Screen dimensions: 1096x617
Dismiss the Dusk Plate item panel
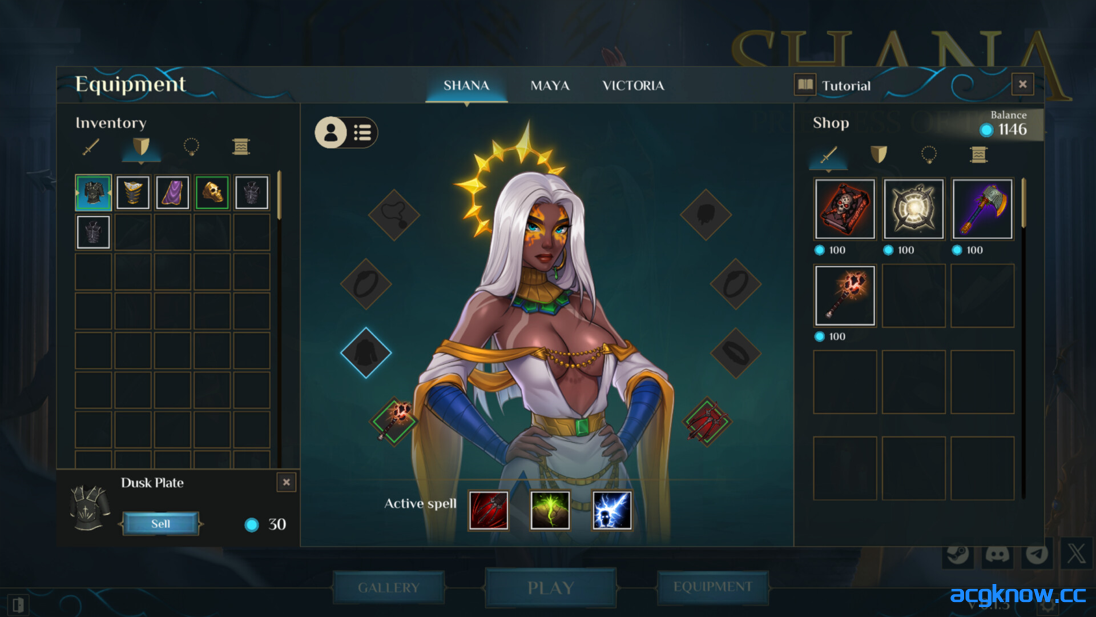(286, 482)
